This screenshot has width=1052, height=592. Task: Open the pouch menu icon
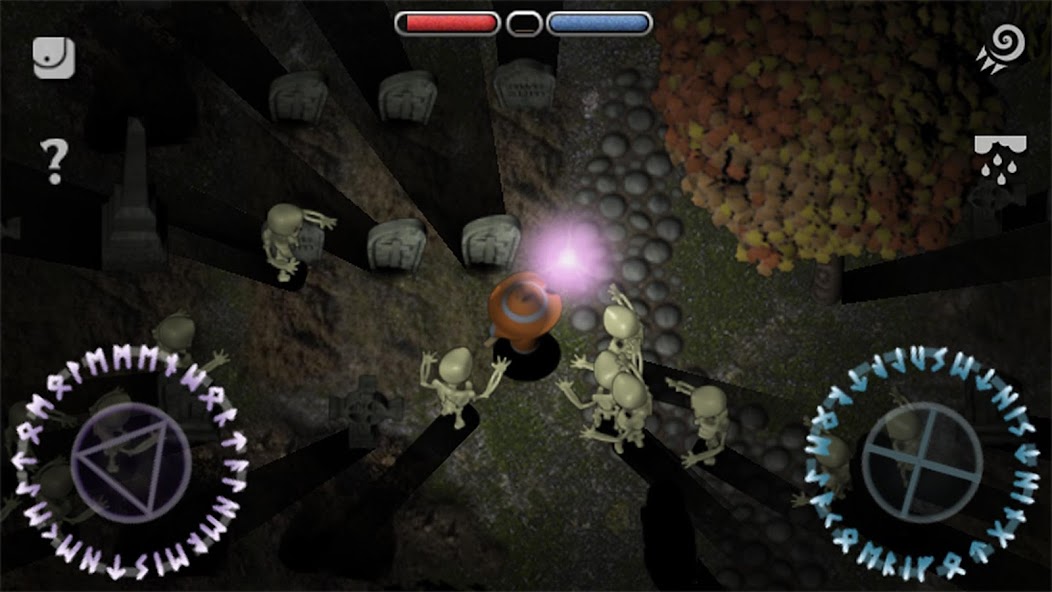pyautogui.click(x=54, y=58)
